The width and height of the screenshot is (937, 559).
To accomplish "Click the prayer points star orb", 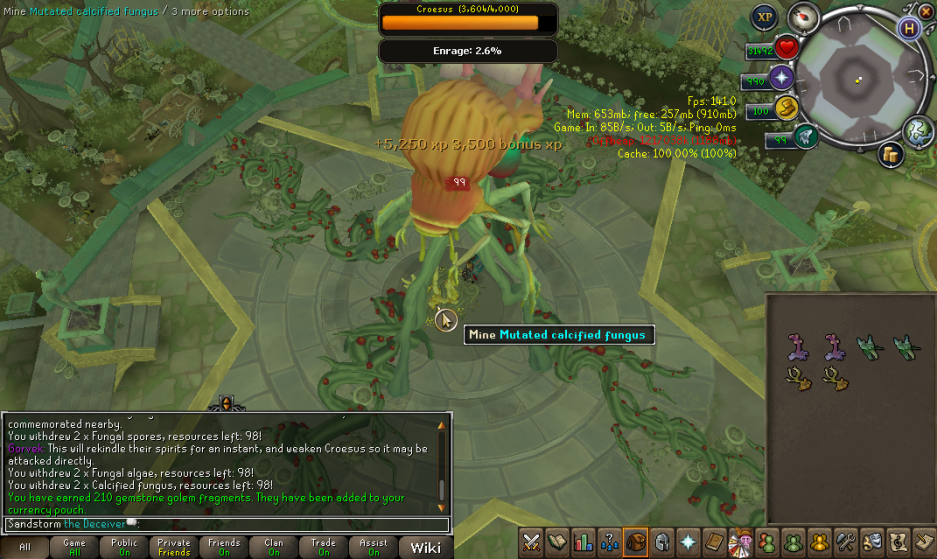I will click(781, 79).
